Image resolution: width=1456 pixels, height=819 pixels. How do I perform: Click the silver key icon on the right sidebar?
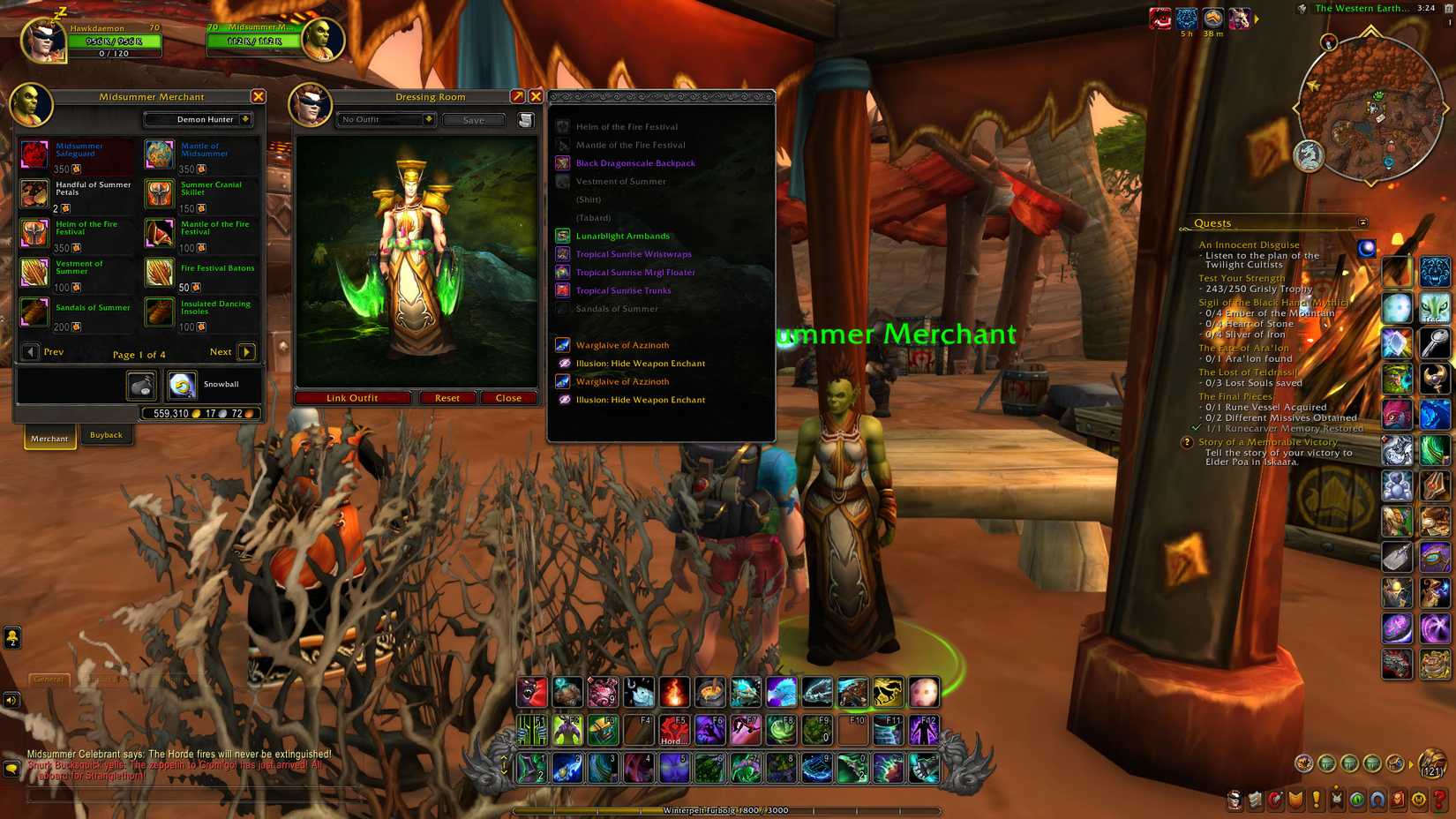point(1437,342)
